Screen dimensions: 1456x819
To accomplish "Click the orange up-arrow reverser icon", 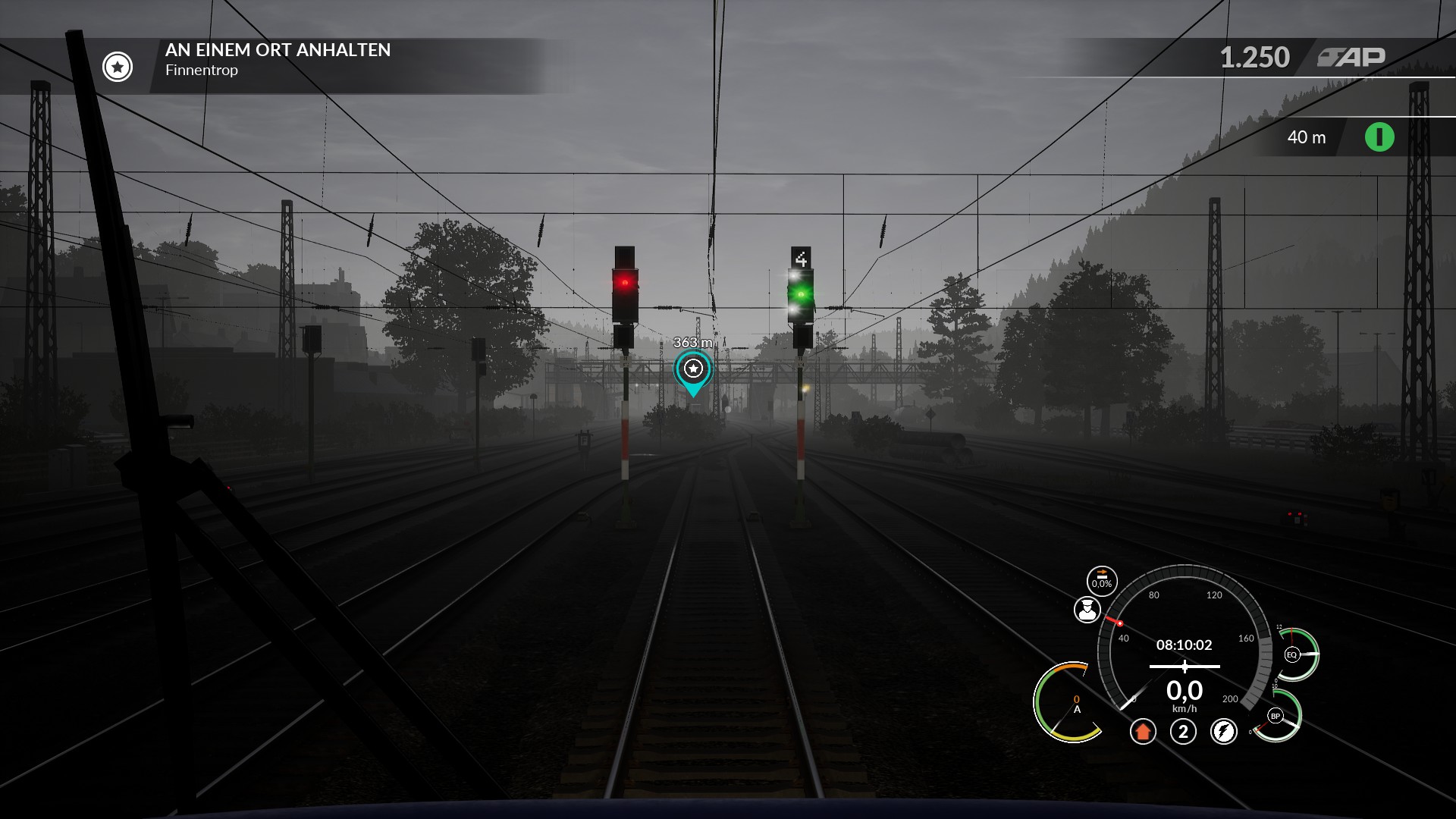I will 1143,732.
